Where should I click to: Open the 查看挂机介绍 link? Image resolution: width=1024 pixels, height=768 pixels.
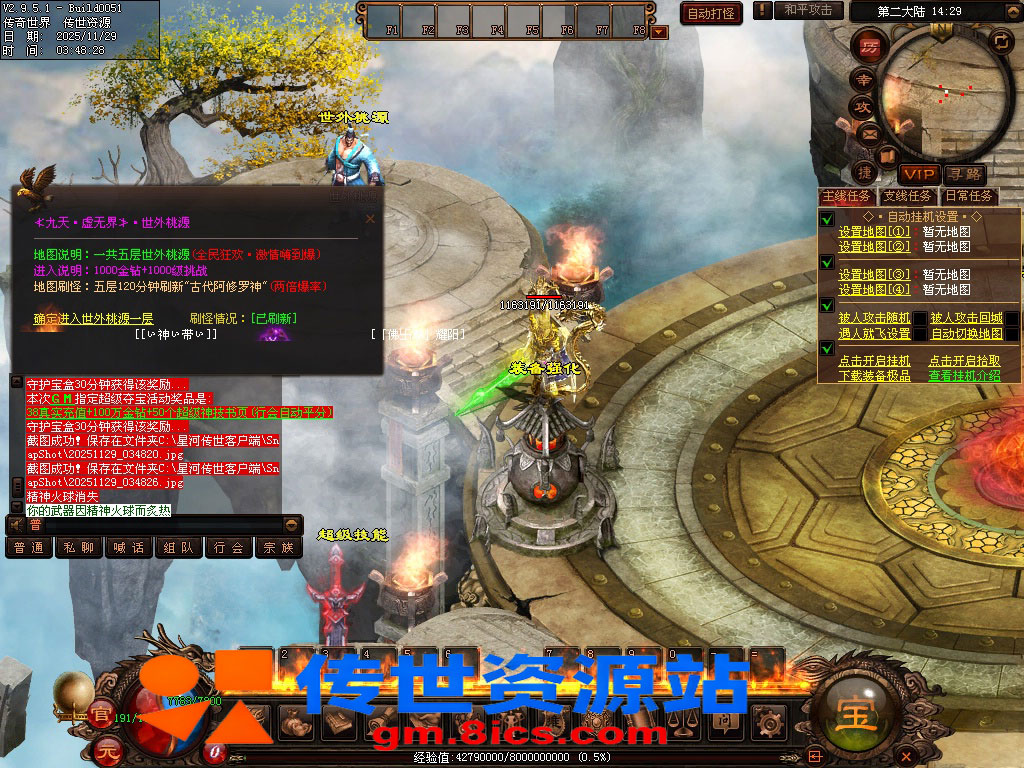click(964, 376)
